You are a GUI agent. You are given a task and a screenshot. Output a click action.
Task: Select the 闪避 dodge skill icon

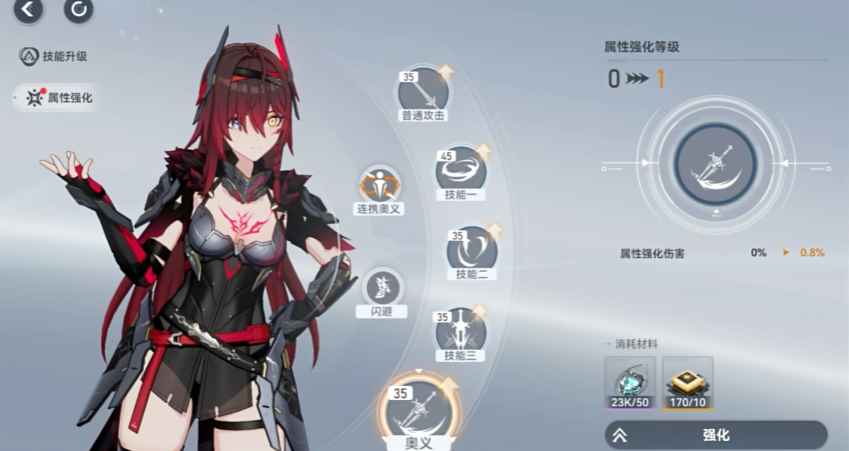pos(381,289)
